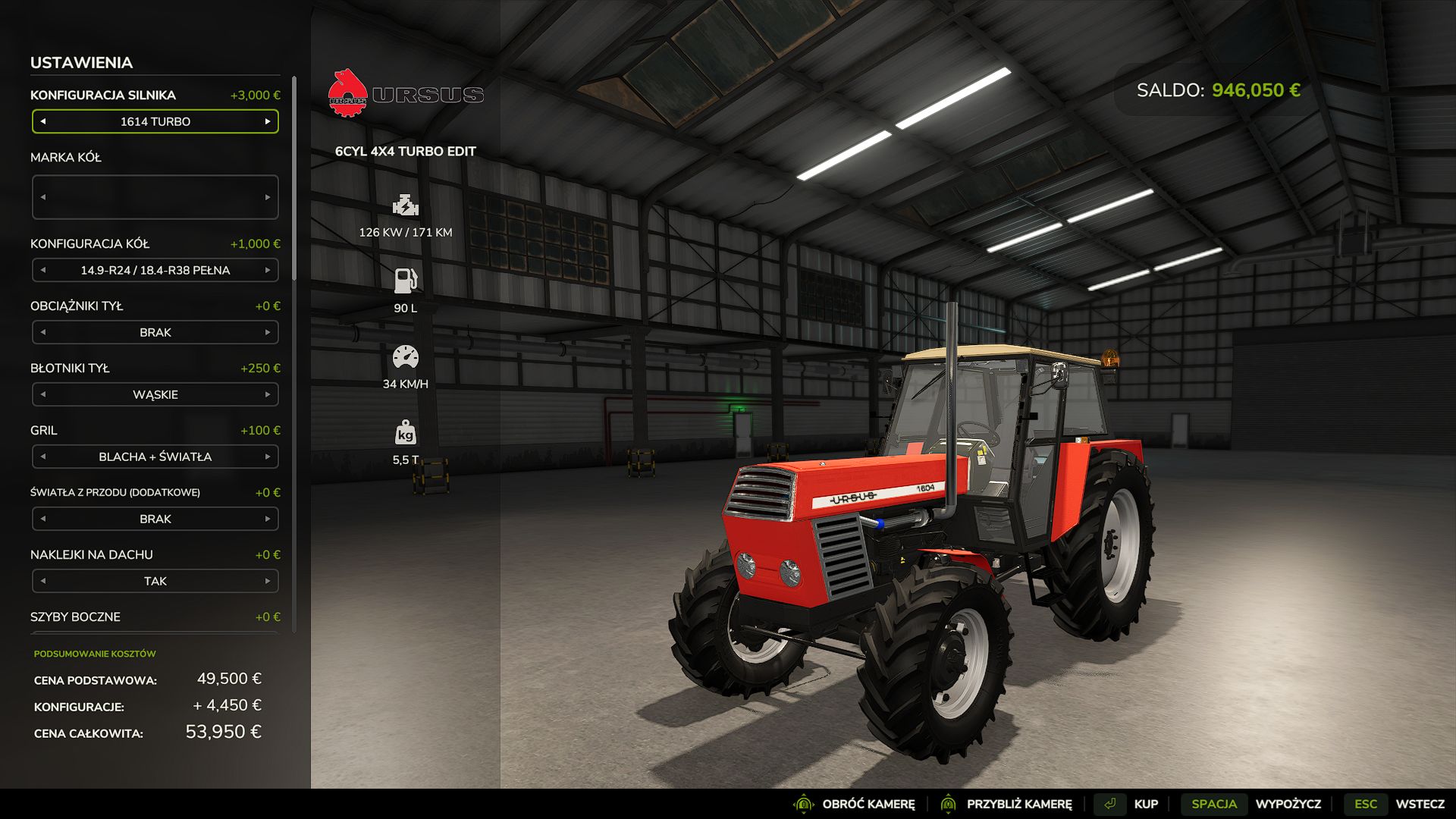Advance Konfiguracja Kół to next tire option

coord(268,270)
